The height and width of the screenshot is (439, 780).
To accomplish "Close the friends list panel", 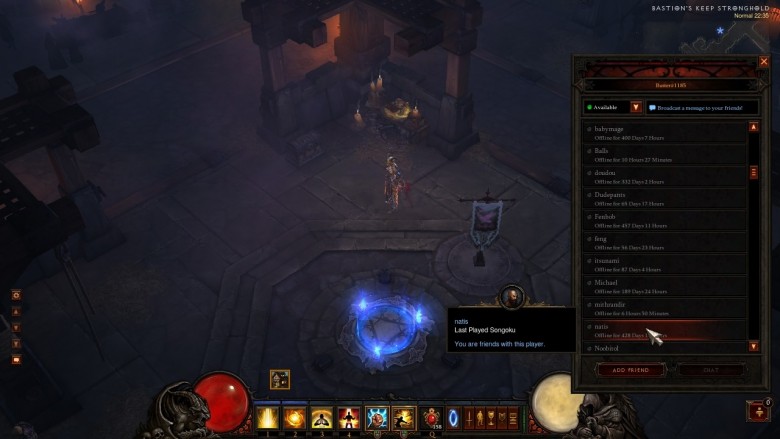I will (x=764, y=62).
